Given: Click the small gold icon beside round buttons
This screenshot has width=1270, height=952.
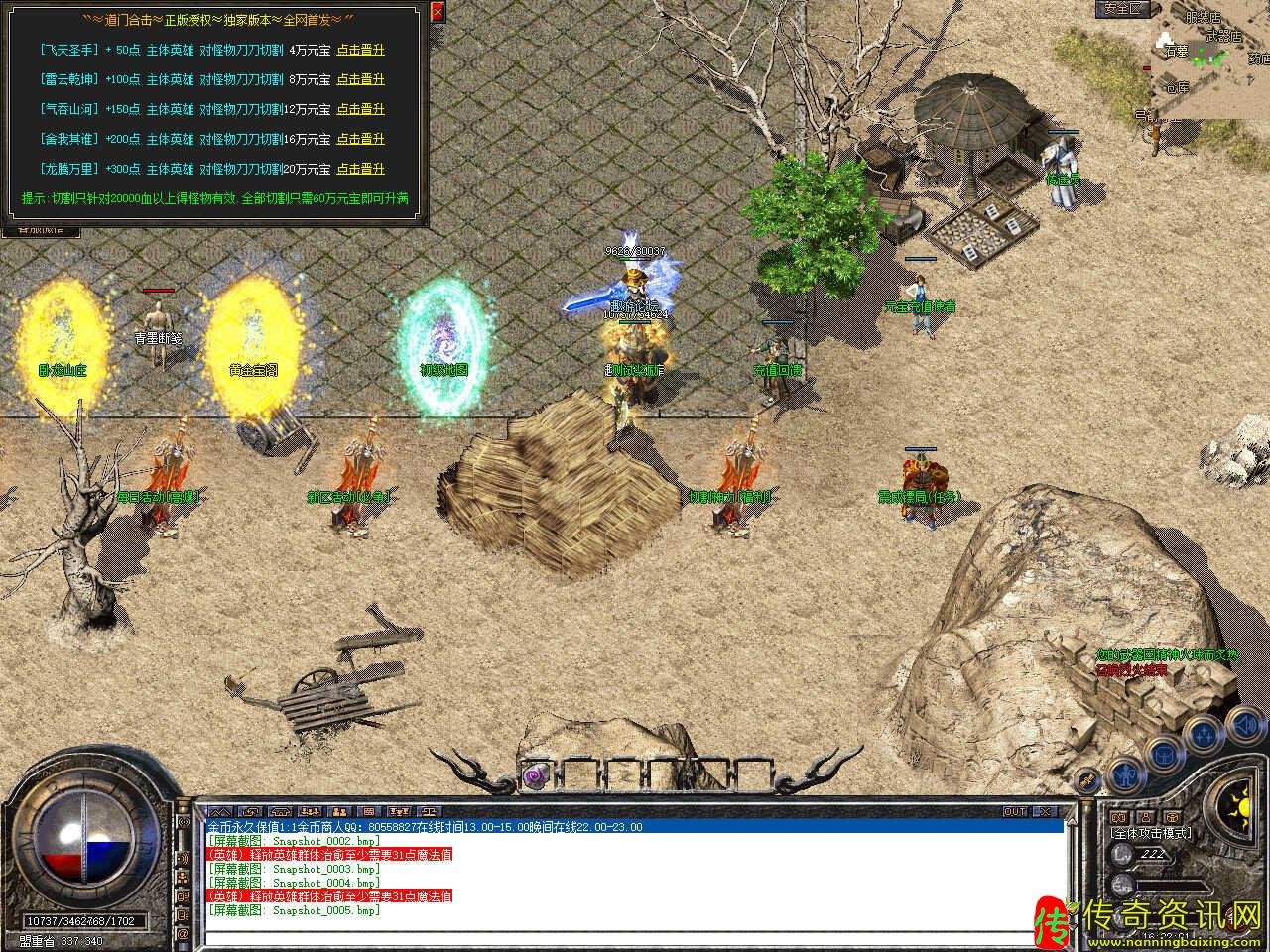Looking at the screenshot, I should point(1087,778).
